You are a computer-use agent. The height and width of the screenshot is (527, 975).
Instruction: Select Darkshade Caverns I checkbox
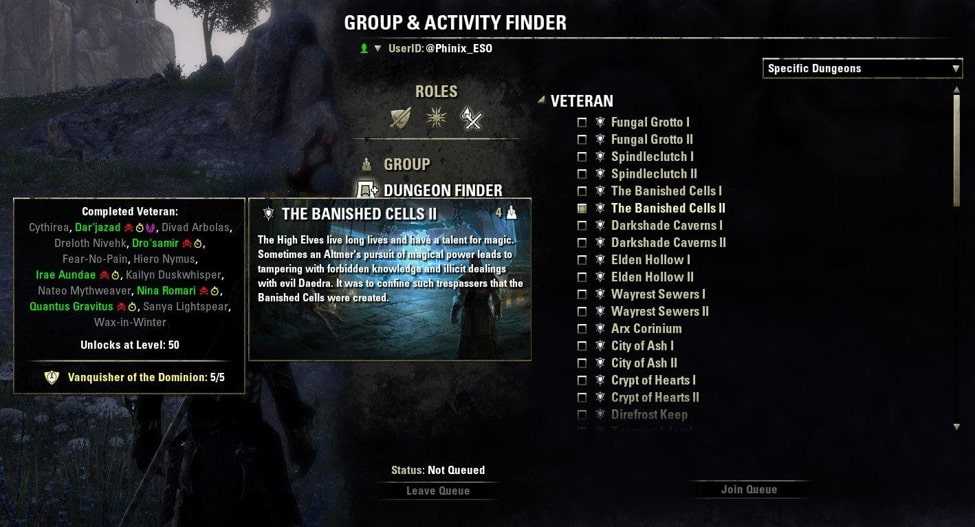[x=582, y=226]
